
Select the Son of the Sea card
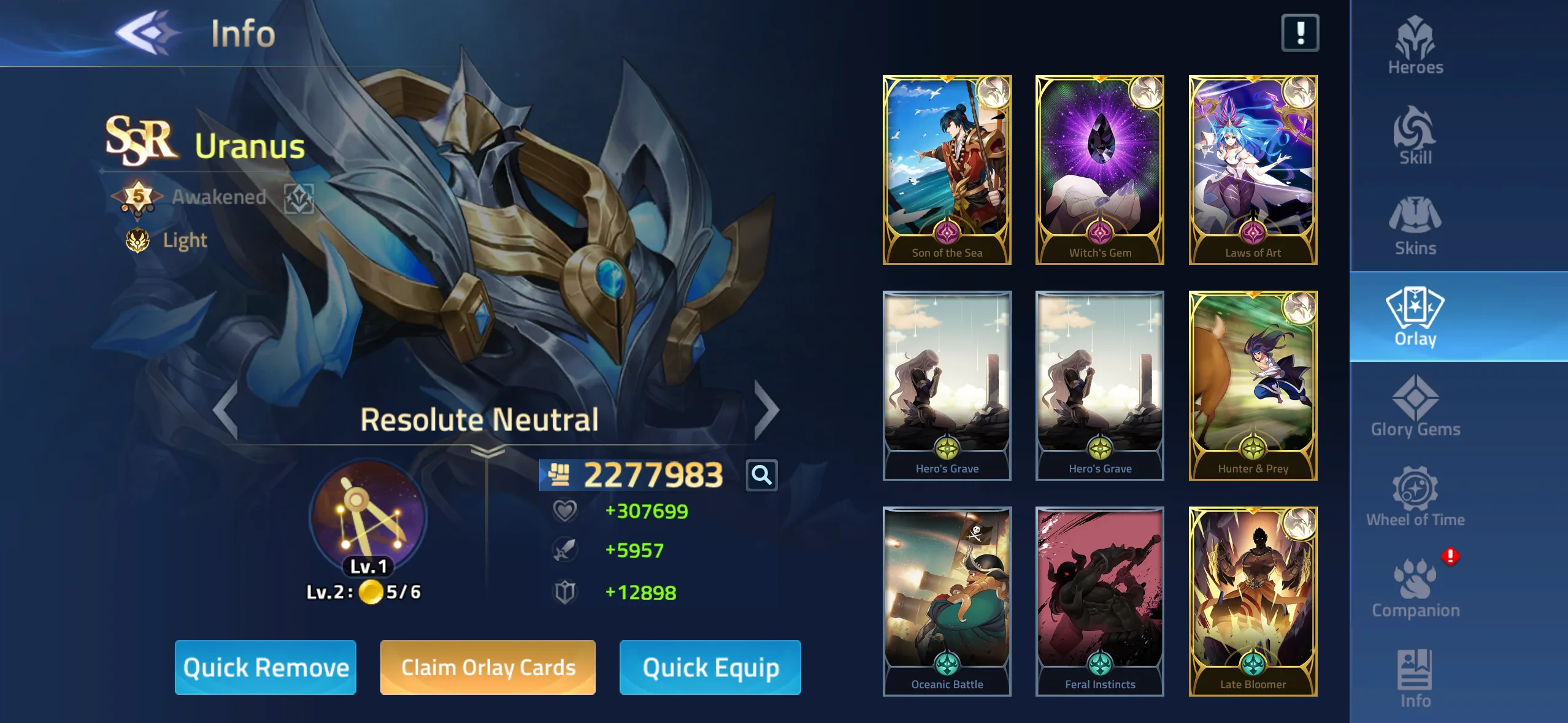point(947,170)
